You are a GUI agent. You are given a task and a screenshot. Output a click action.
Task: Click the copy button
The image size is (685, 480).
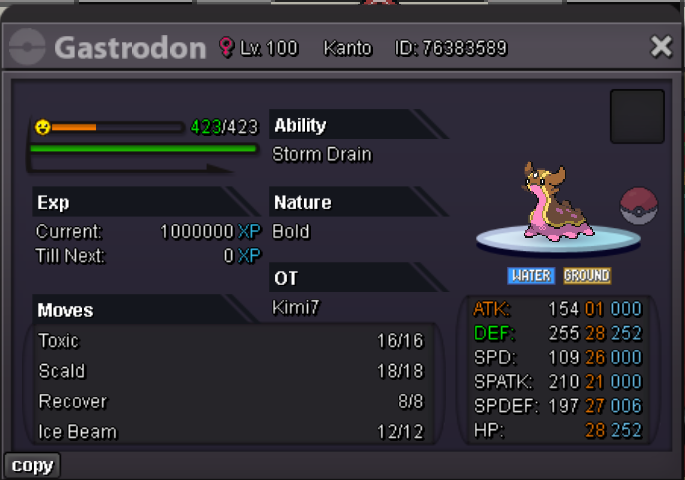coord(33,465)
